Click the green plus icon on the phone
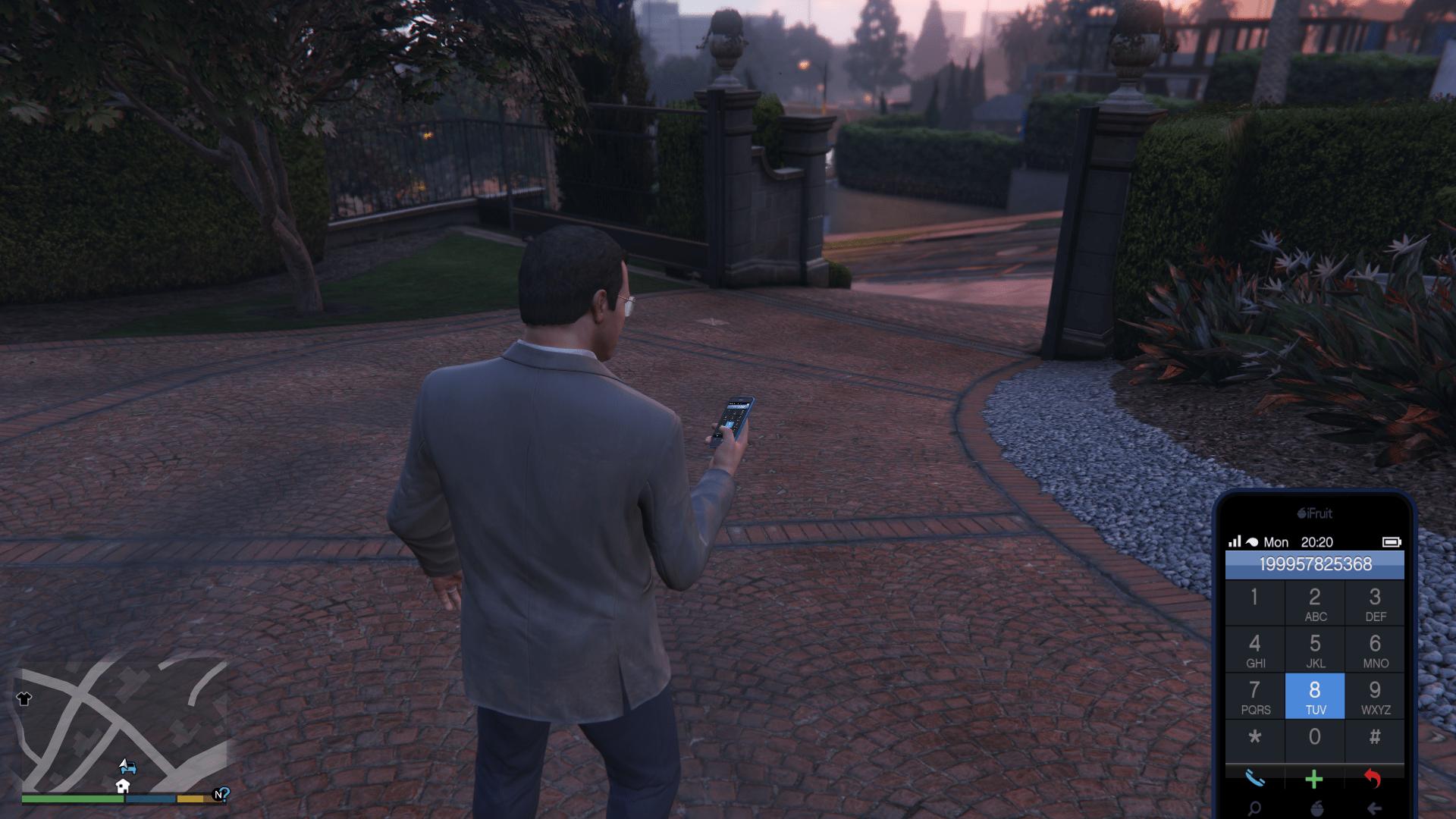 [x=1314, y=779]
